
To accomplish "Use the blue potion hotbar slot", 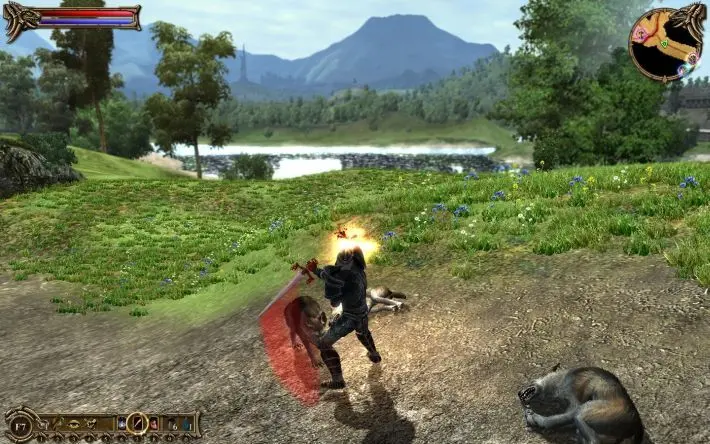I will [x=187, y=424].
